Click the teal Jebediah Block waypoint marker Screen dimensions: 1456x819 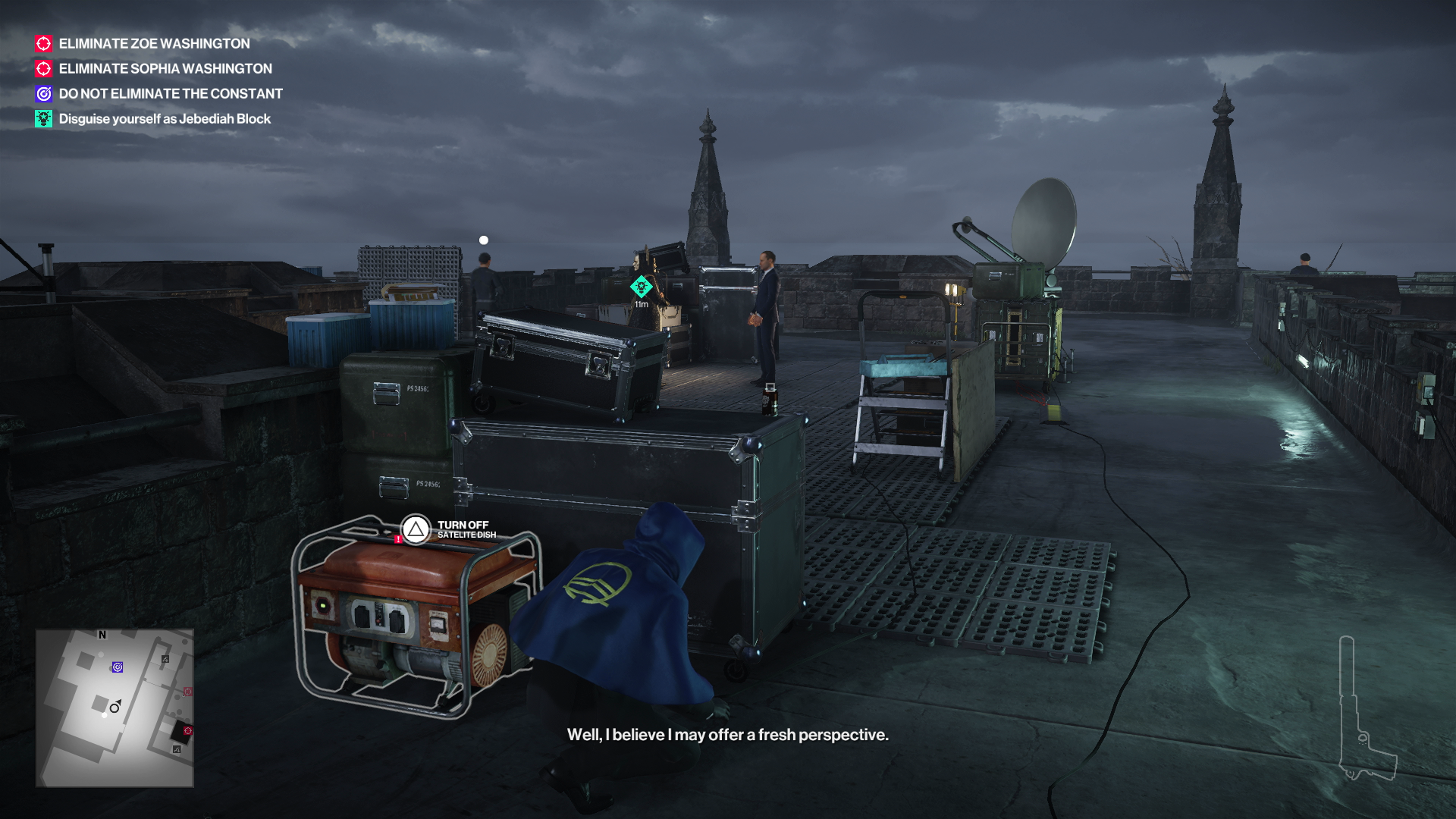[642, 287]
